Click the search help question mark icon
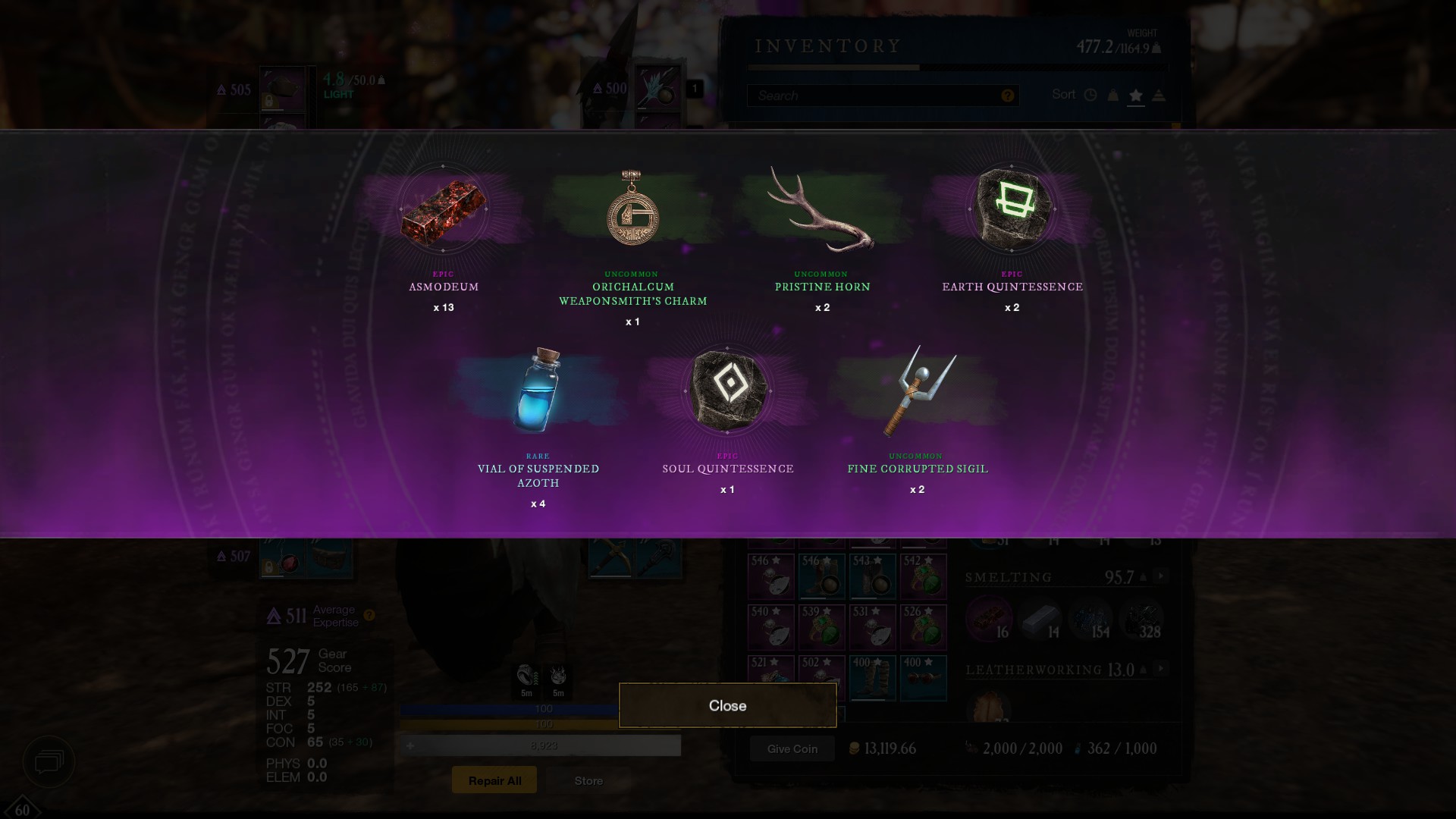This screenshot has height=819, width=1456. pyautogui.click(x=1007, y=96)
